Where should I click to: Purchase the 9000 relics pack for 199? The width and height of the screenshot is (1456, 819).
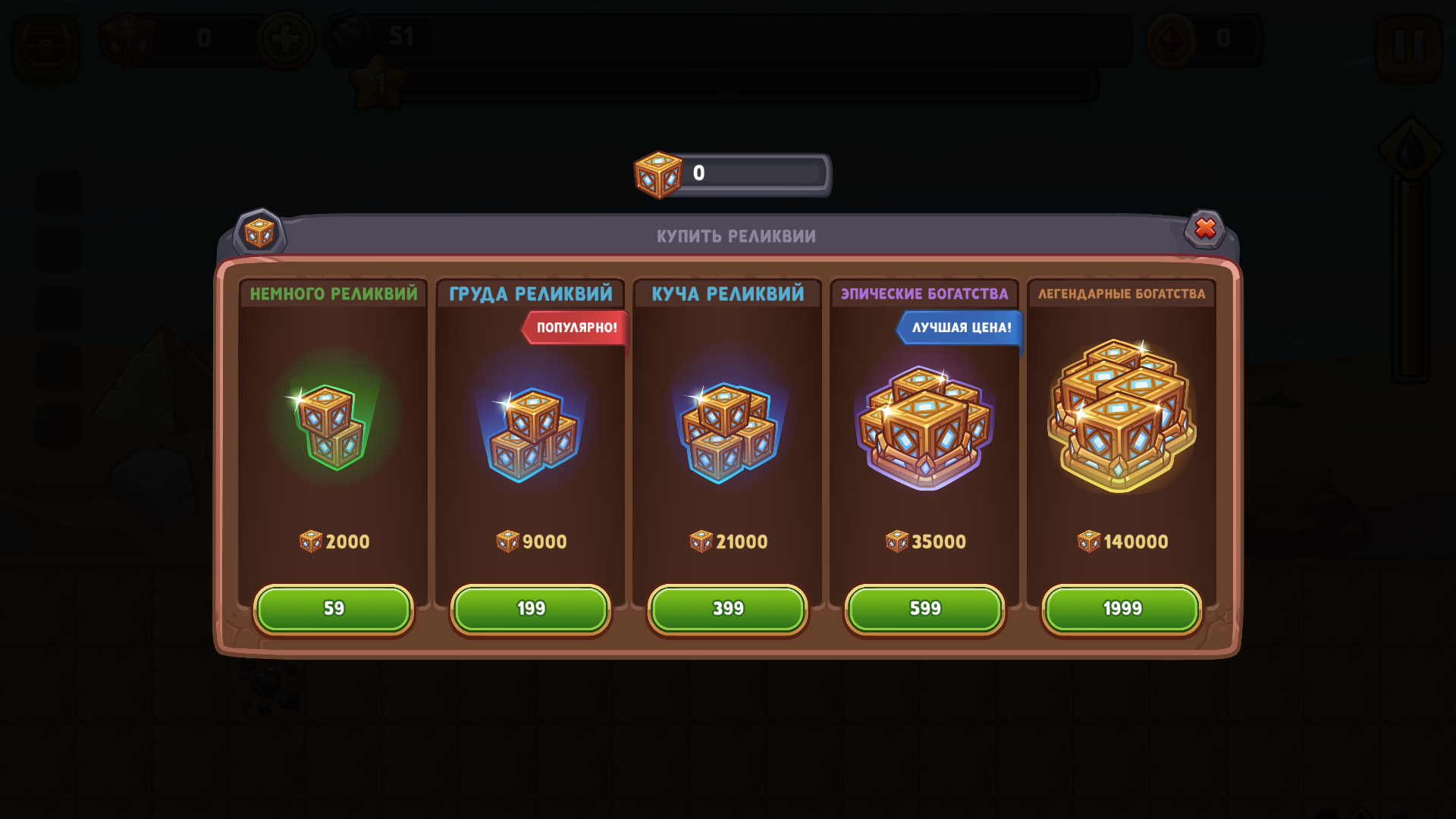point(531,609)
